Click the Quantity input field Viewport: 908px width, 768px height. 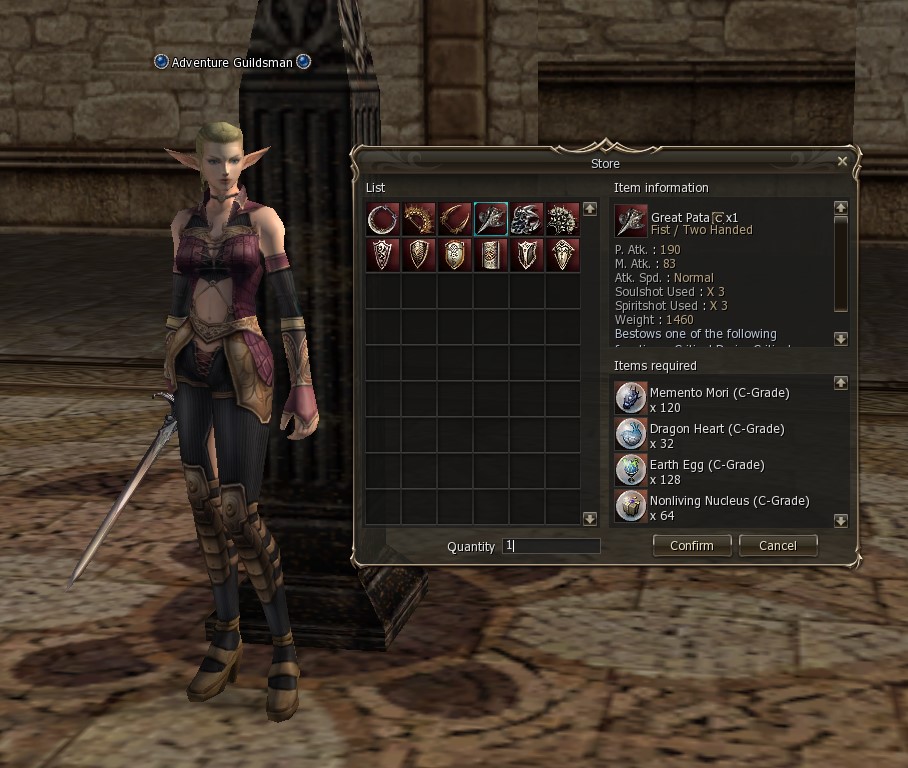tap(551, 546)
